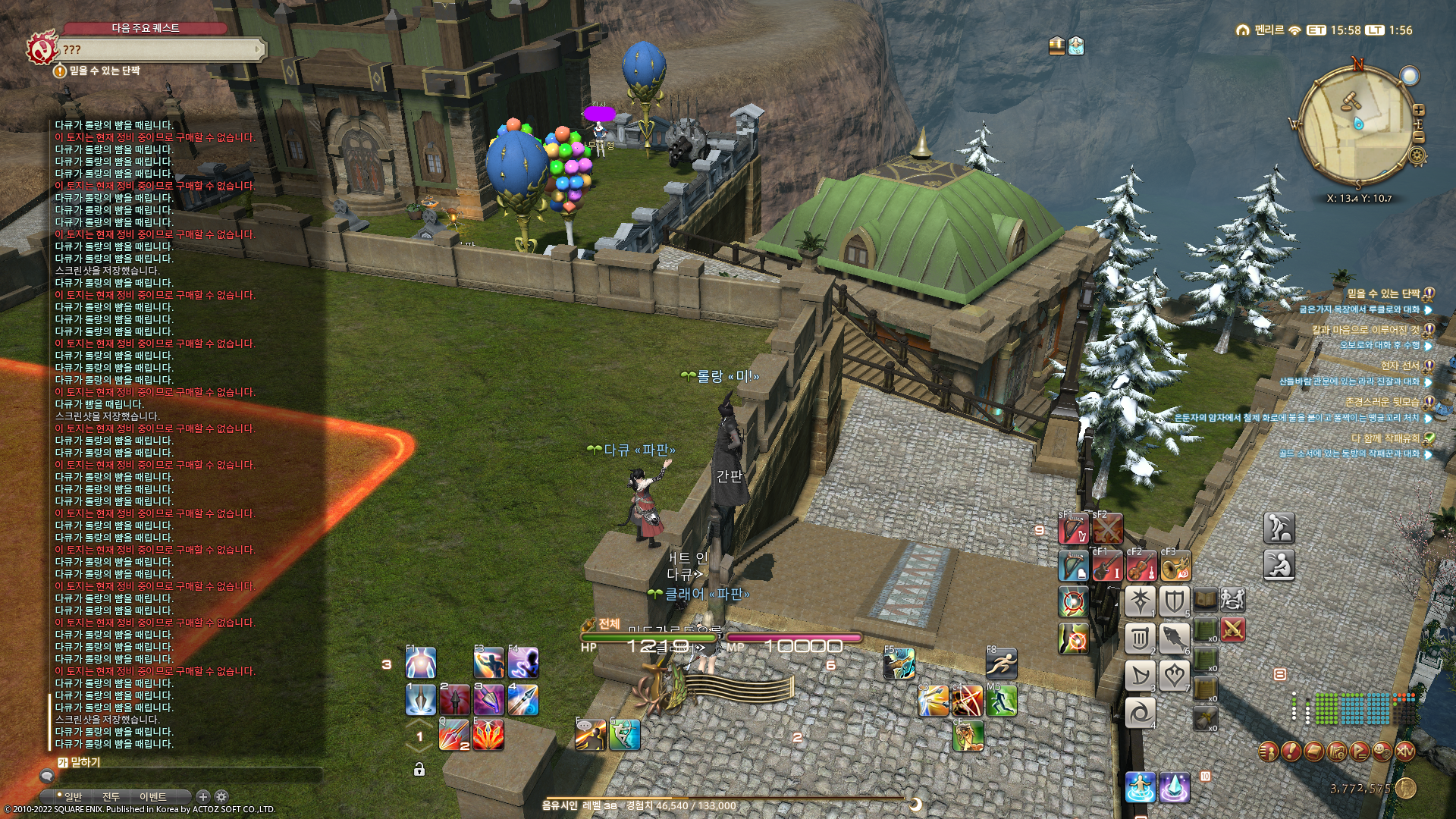Switch to the 이벤트 chat tab

point(152,797)
